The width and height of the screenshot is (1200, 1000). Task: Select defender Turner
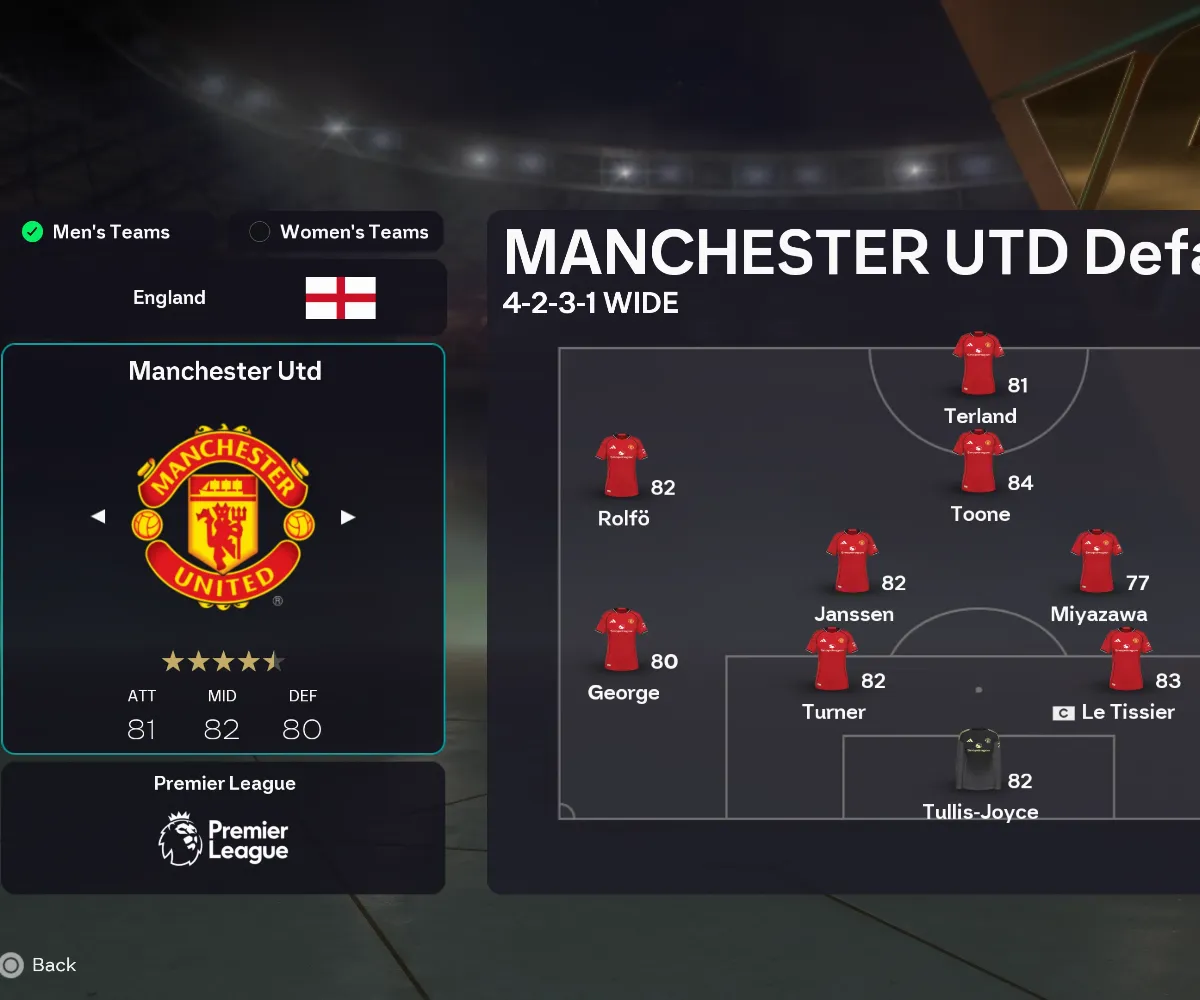[832, 660]
